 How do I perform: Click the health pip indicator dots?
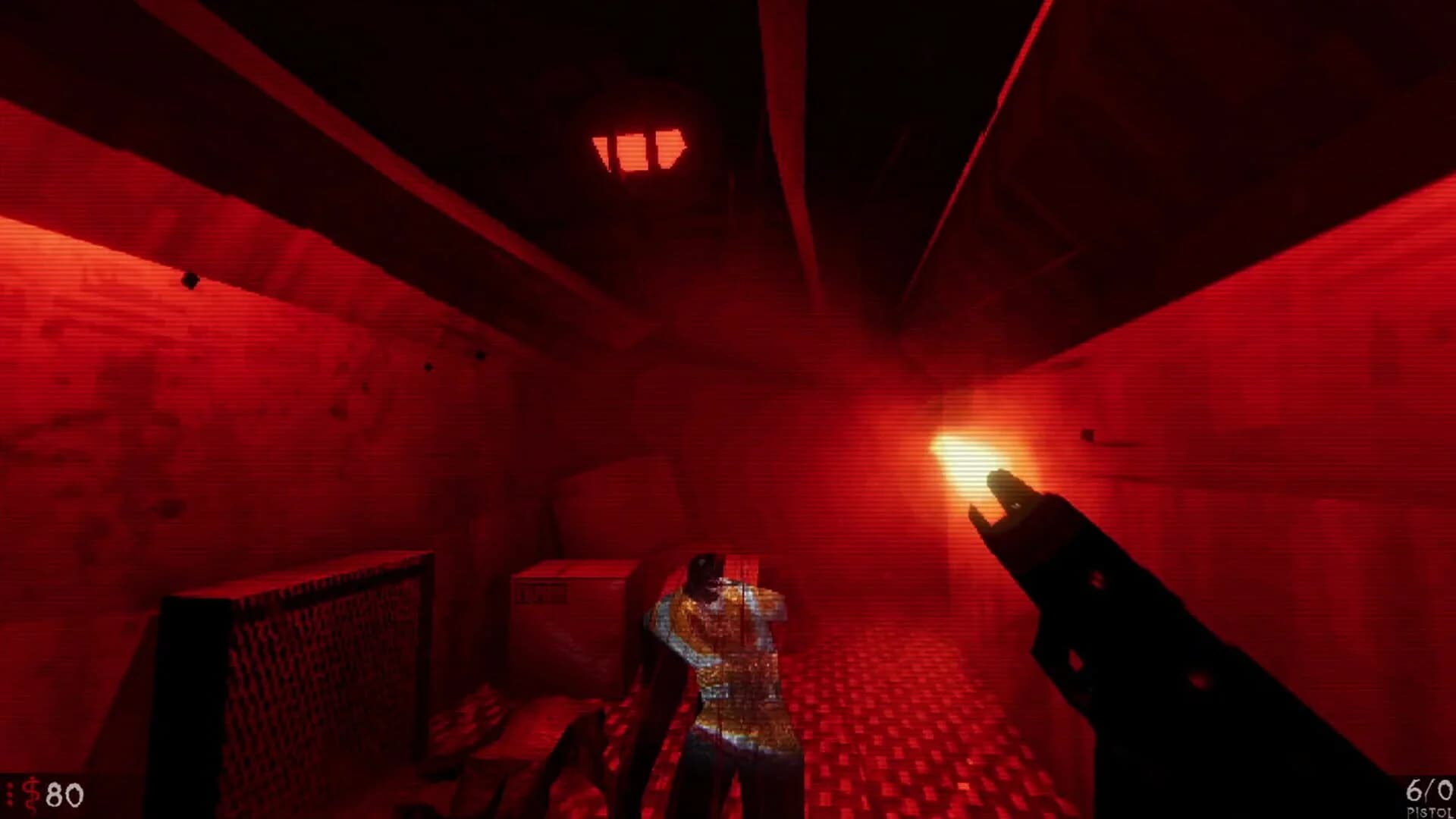pyautogui.click(x=10, y=793)
